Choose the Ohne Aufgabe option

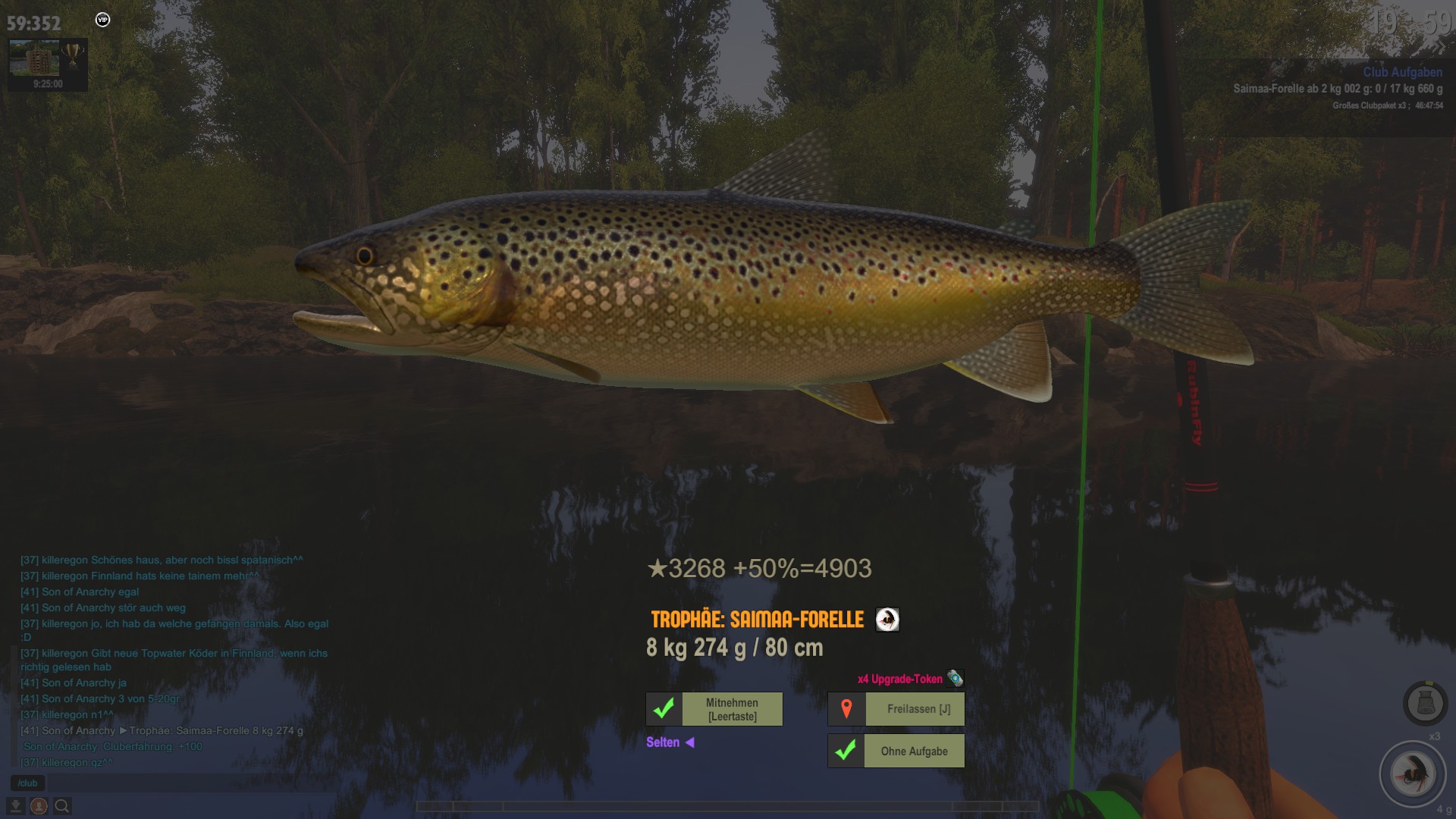896,751
